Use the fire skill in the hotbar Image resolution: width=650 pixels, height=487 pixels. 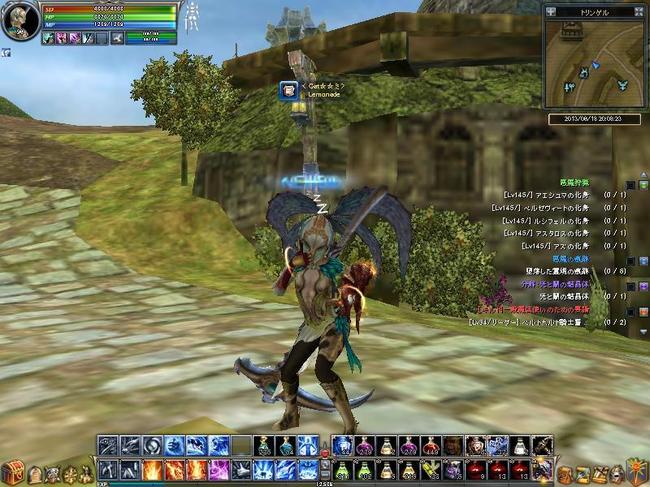click(151, 469)
